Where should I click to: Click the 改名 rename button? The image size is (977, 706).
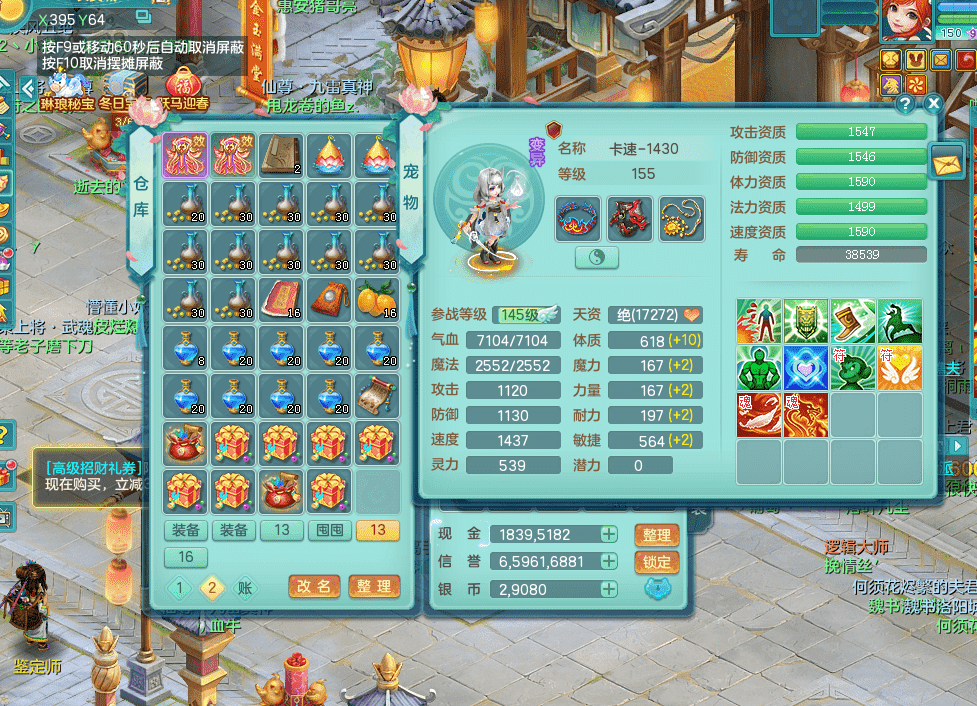tap(313, 586)
